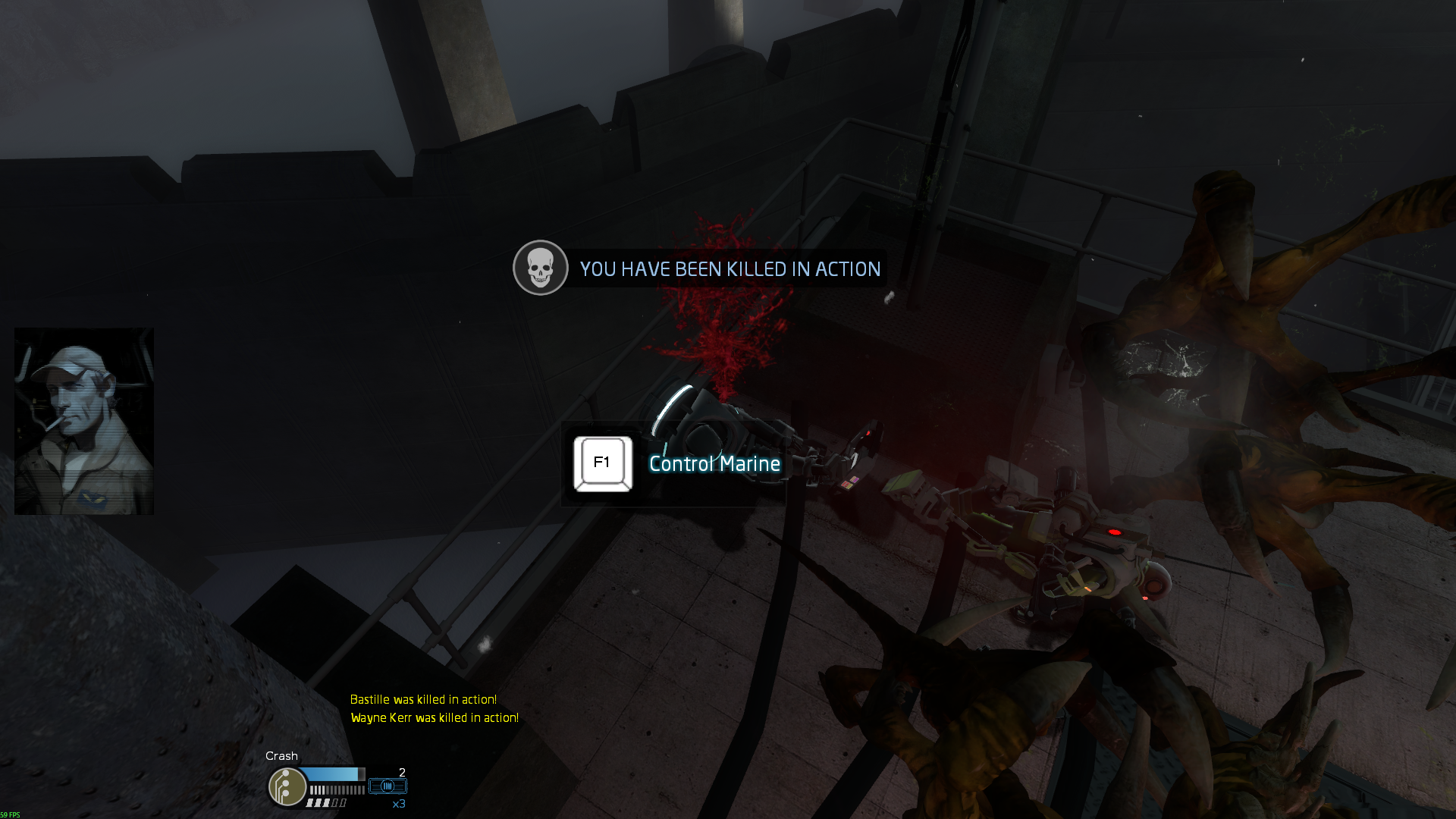Select the smoking officer portrait
This screenshot has width=1456, height=819.
(x=84, y=421)
